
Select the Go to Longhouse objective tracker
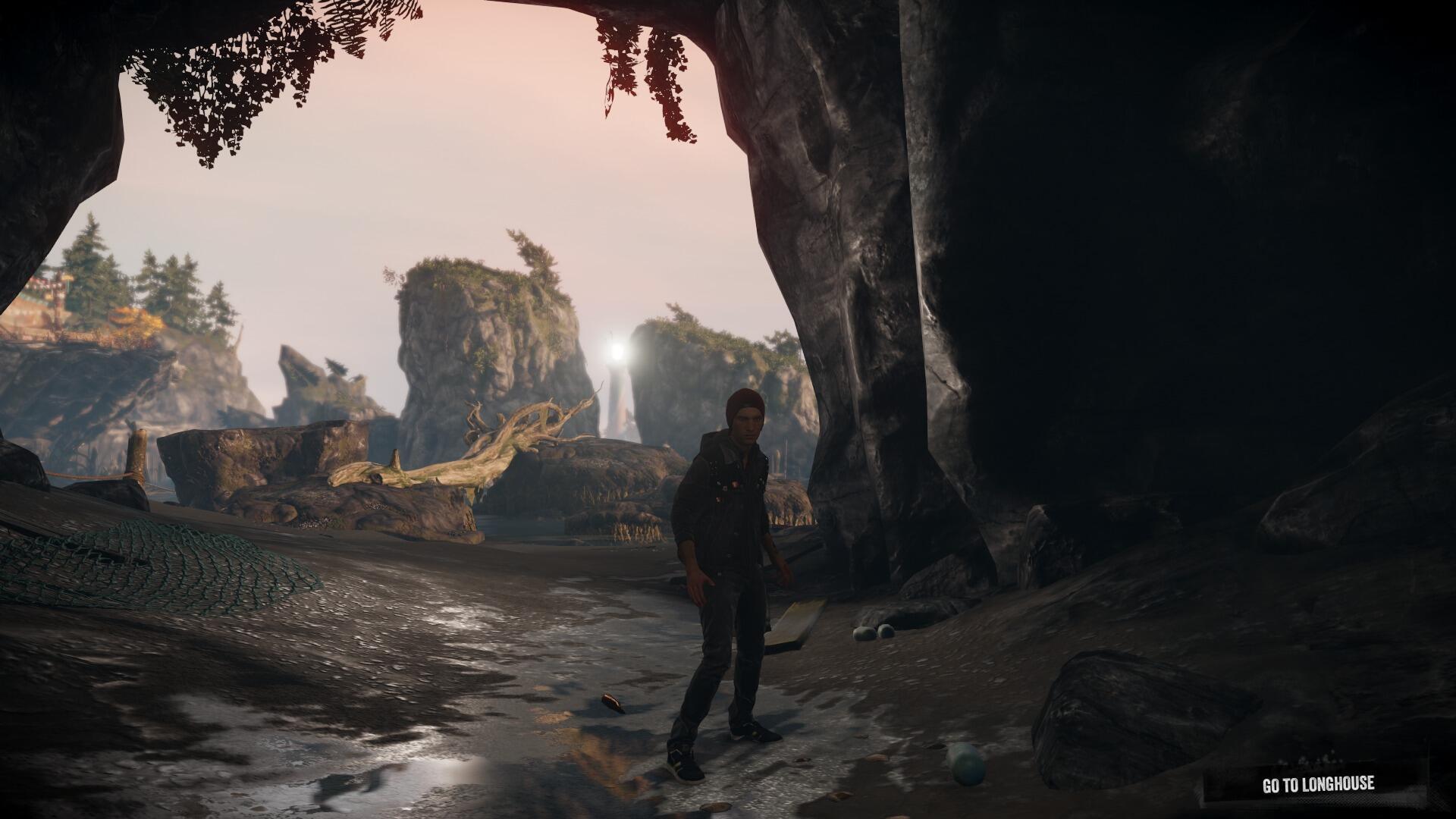tap(1317, 784)
